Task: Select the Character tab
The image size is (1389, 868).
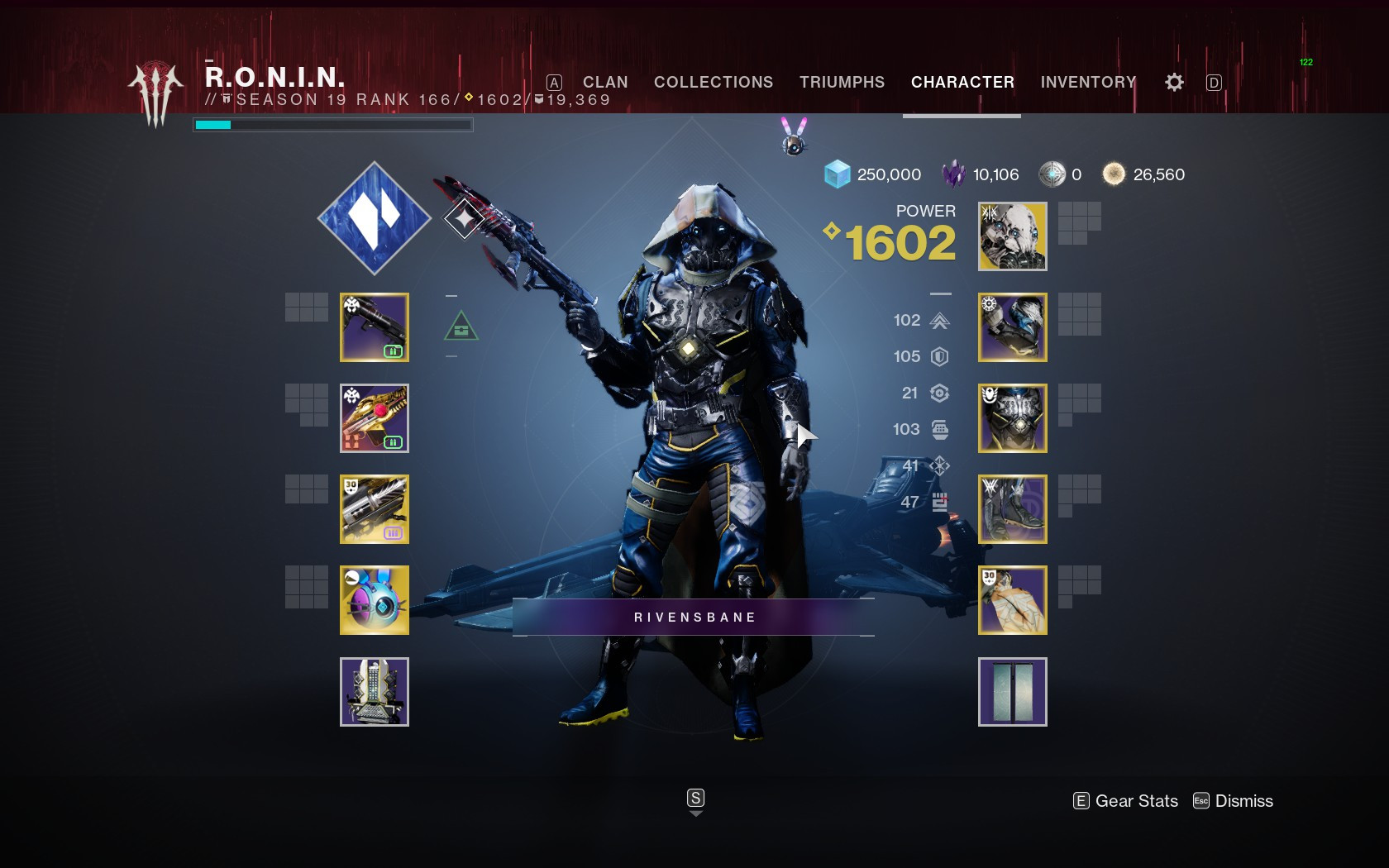Action: coord(962,82)
